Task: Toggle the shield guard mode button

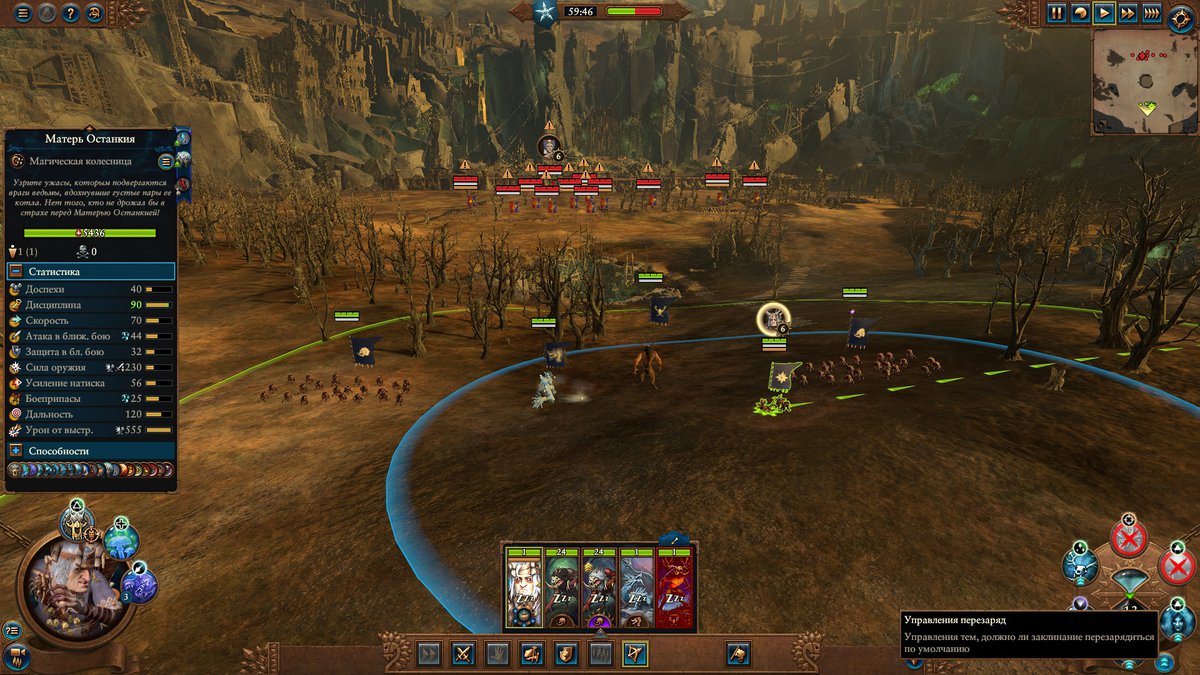Action: point(566,654)
